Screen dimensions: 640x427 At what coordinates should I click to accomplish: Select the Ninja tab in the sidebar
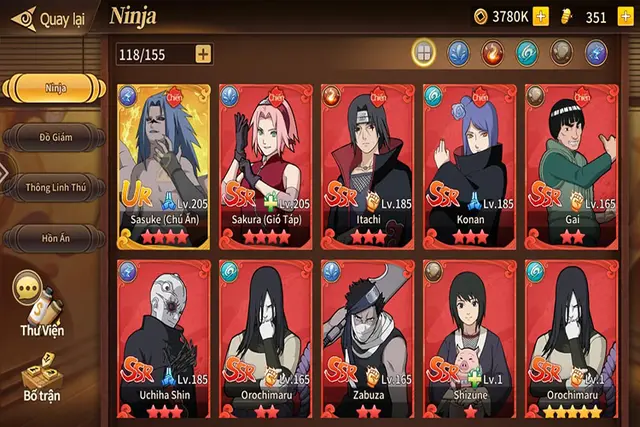point(55,88)
